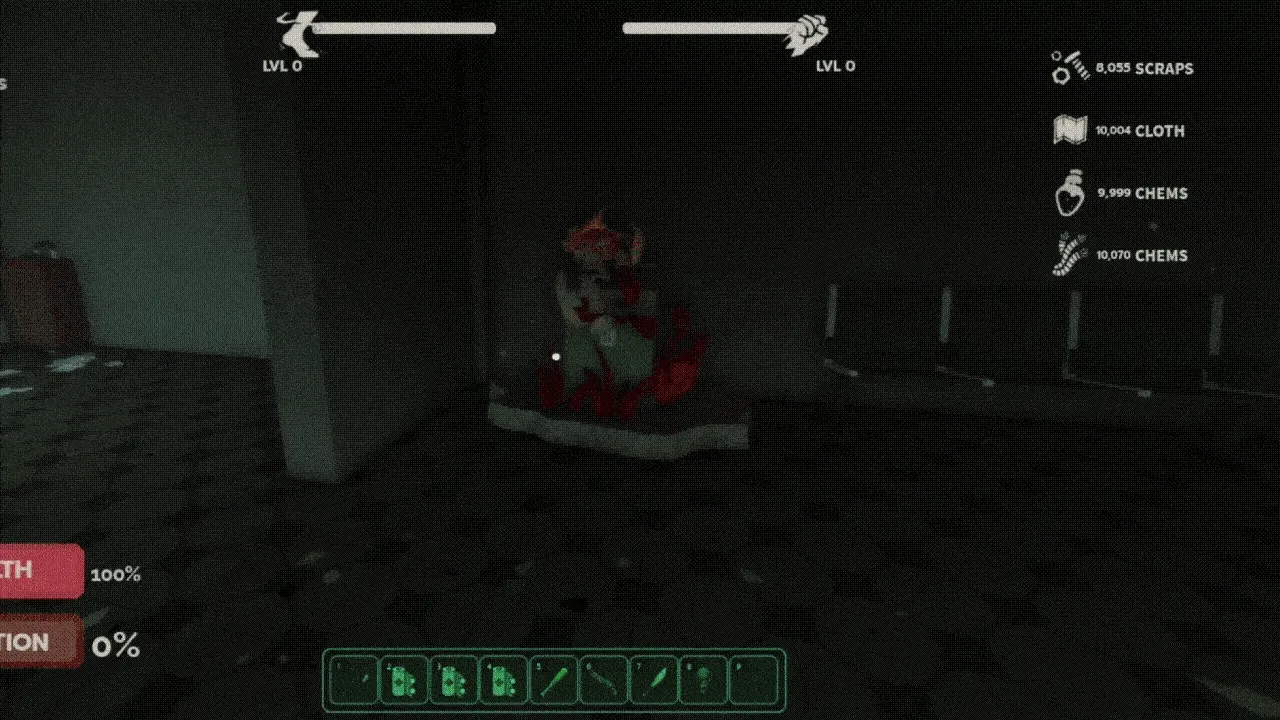Click the LVL 0 label under the fist
The height and width of the screenshot is (720, 1280).
(x=835, y=66)
